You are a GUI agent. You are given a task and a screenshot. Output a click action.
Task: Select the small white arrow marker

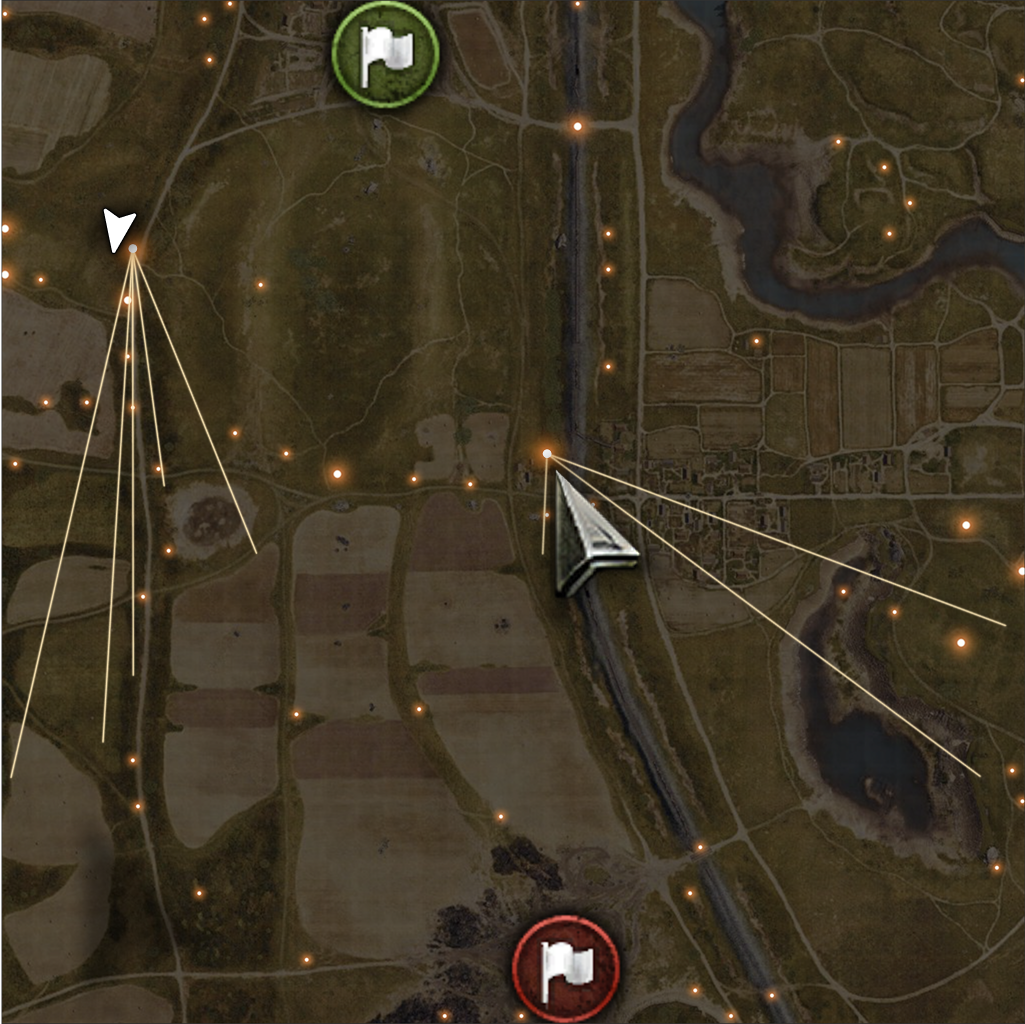click(x=119, y=229)
